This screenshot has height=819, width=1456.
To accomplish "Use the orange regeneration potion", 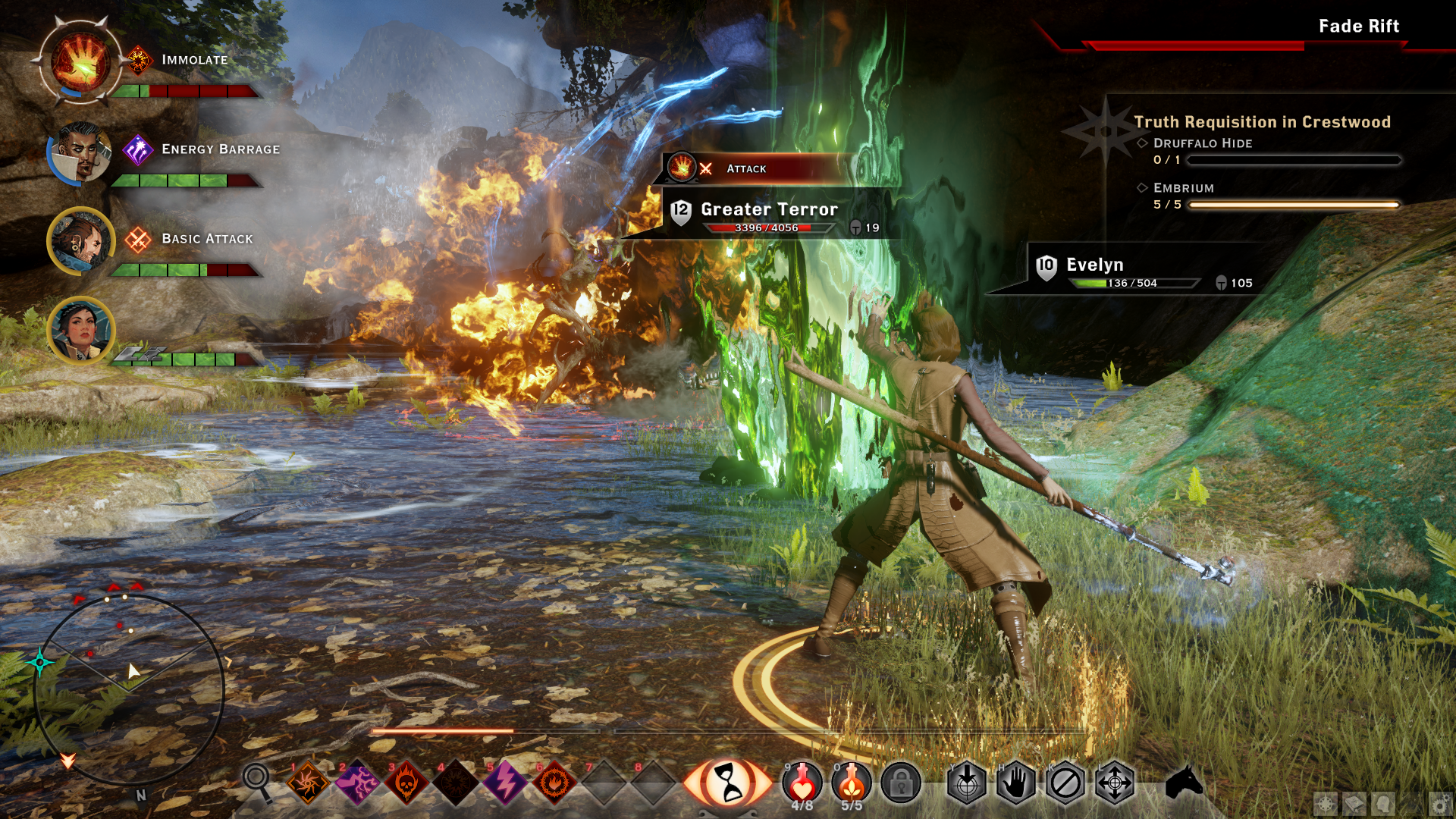I will click(852, 782).
